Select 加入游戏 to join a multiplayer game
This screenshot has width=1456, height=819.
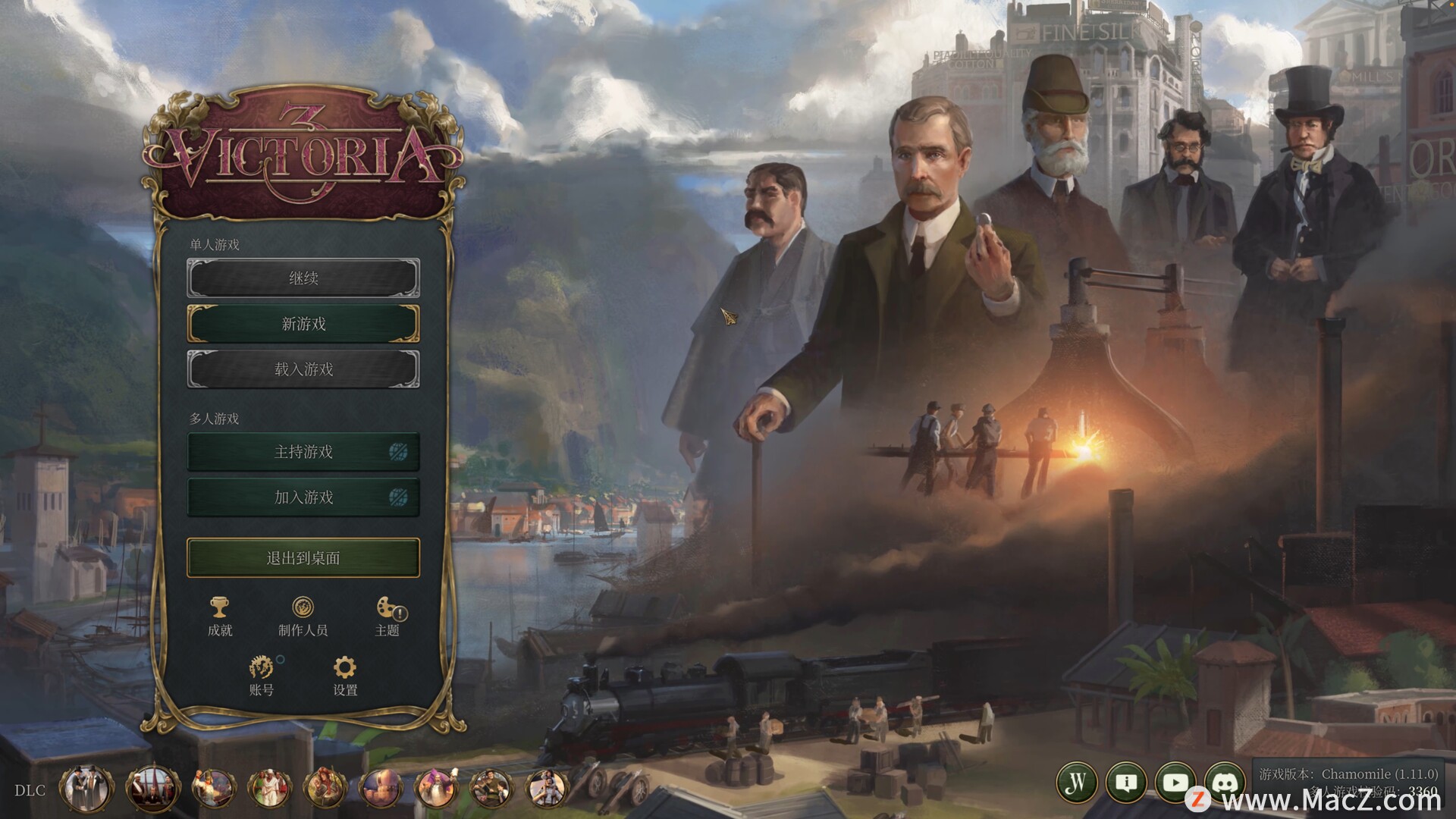(x=303, y=497)
